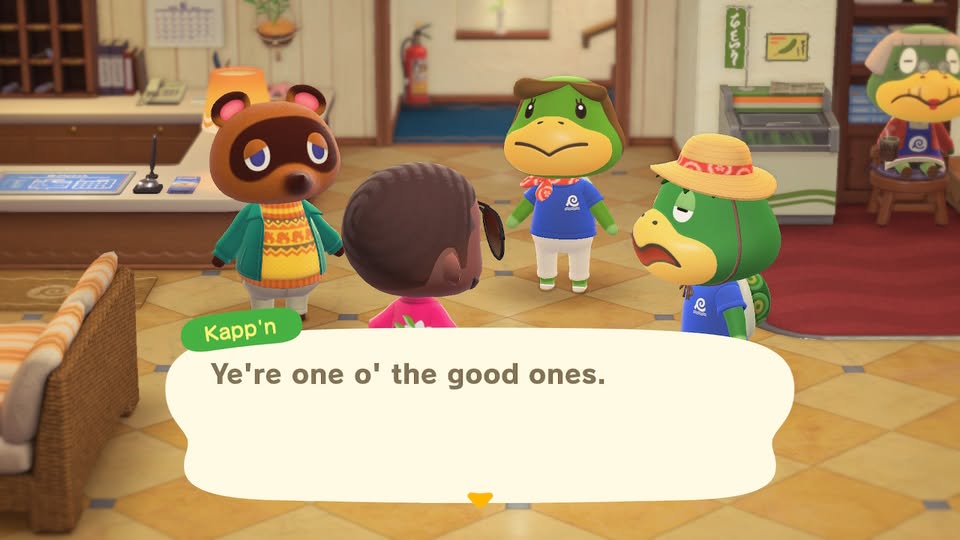Advance dialogue with the orange continue arrow
The width and height of the screenshot is (960, 540).
point(480,498)
